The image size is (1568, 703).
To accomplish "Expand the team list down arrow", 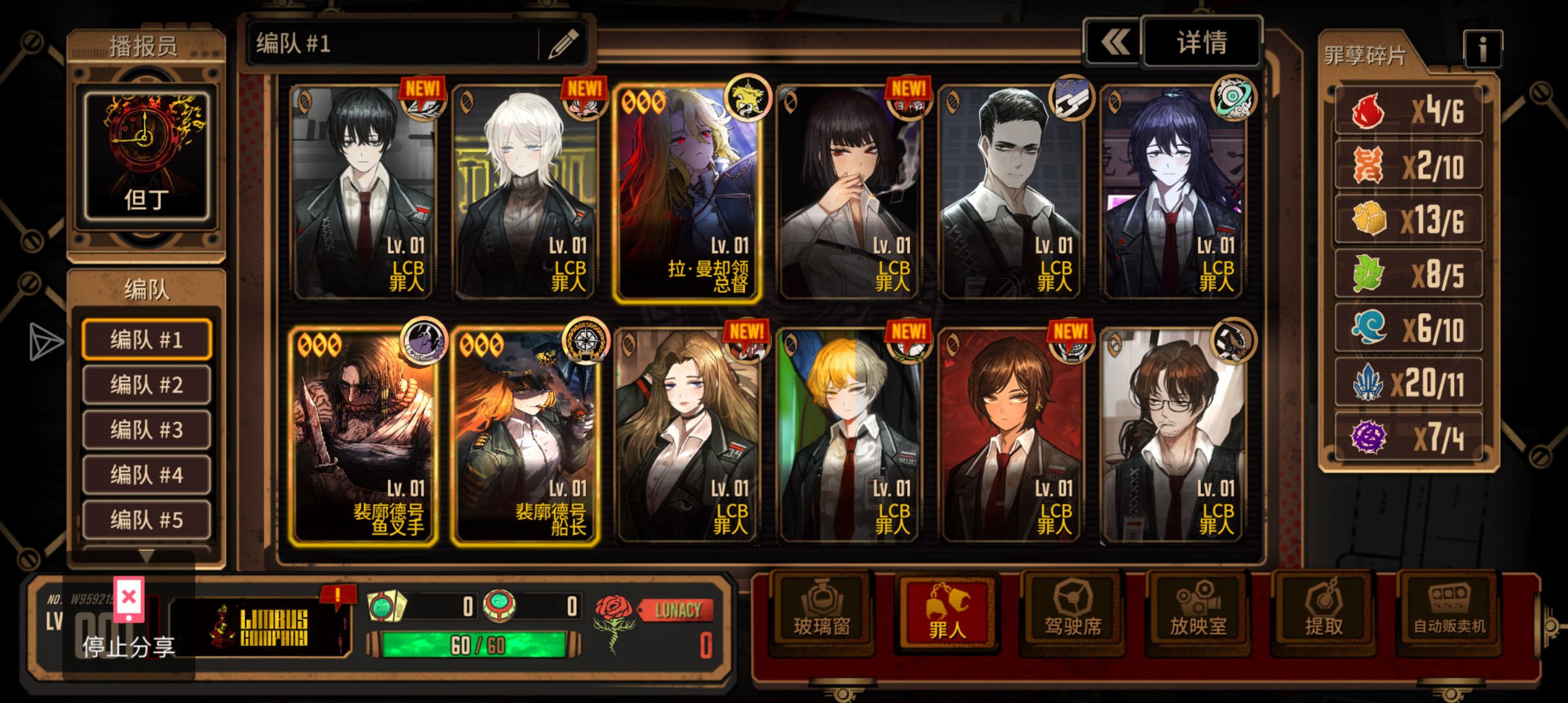I will coord(147,557).
